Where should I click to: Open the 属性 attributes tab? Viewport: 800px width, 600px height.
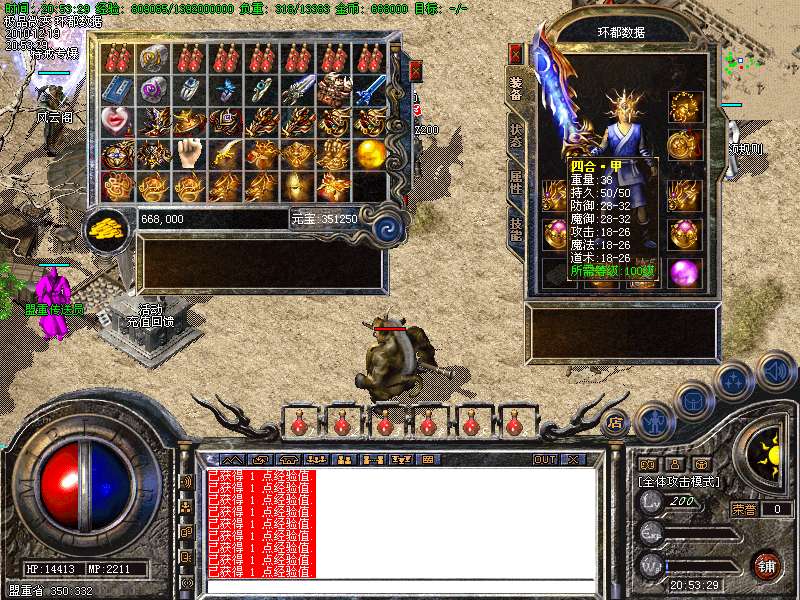coord(516,181)
